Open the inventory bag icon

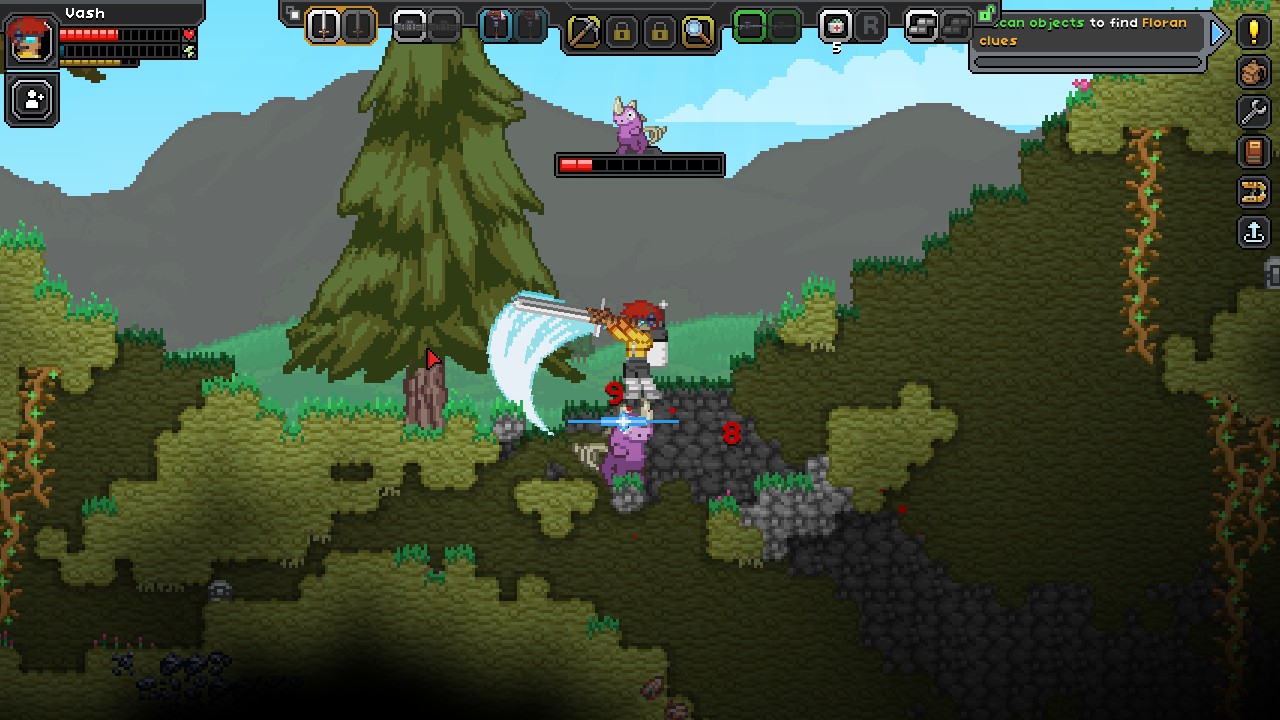(x=1254, y=71)
